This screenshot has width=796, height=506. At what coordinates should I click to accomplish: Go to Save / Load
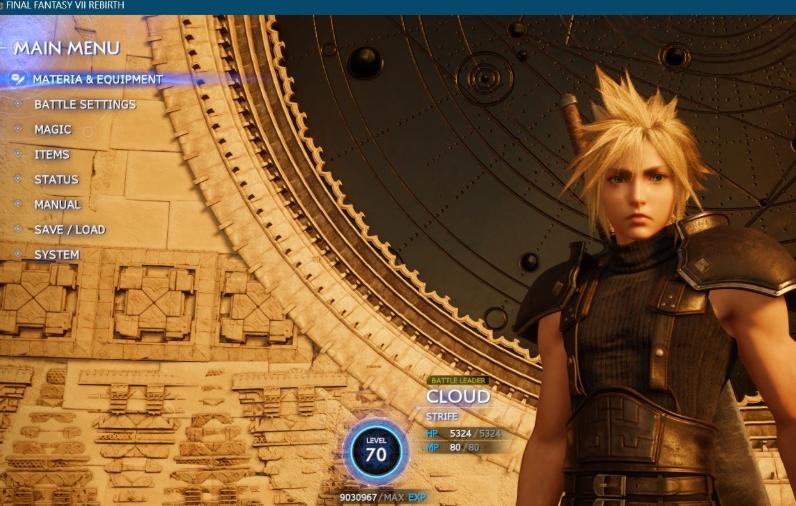point(69,229)
